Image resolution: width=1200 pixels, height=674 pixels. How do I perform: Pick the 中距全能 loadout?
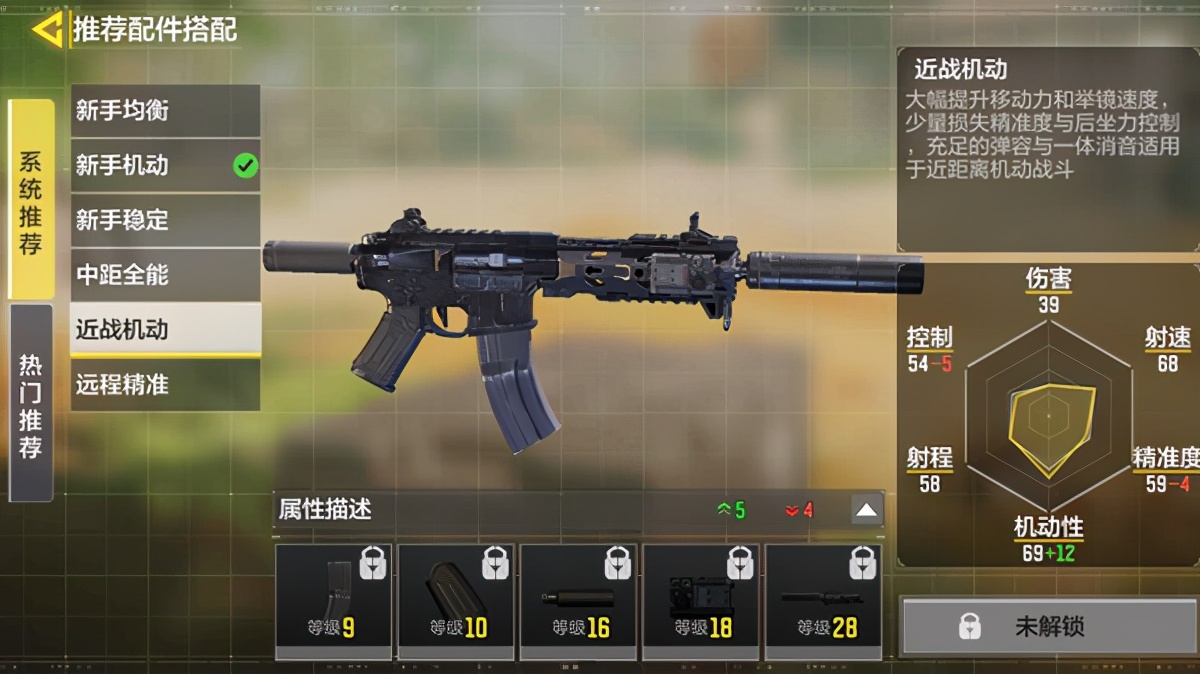(165, 274)
